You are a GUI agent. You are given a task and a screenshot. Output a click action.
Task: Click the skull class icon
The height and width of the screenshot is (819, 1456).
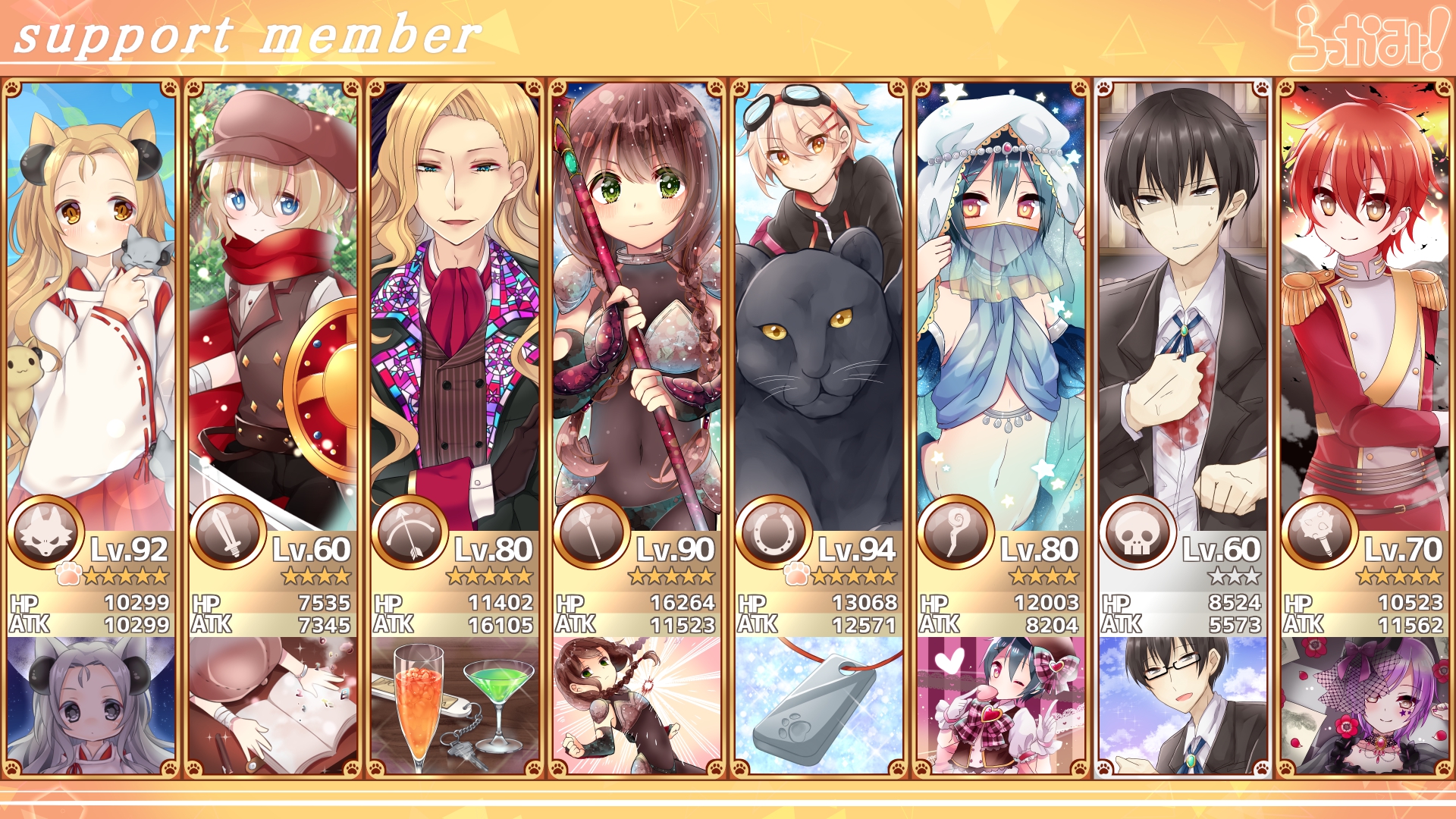click(x=1137, y=532)
